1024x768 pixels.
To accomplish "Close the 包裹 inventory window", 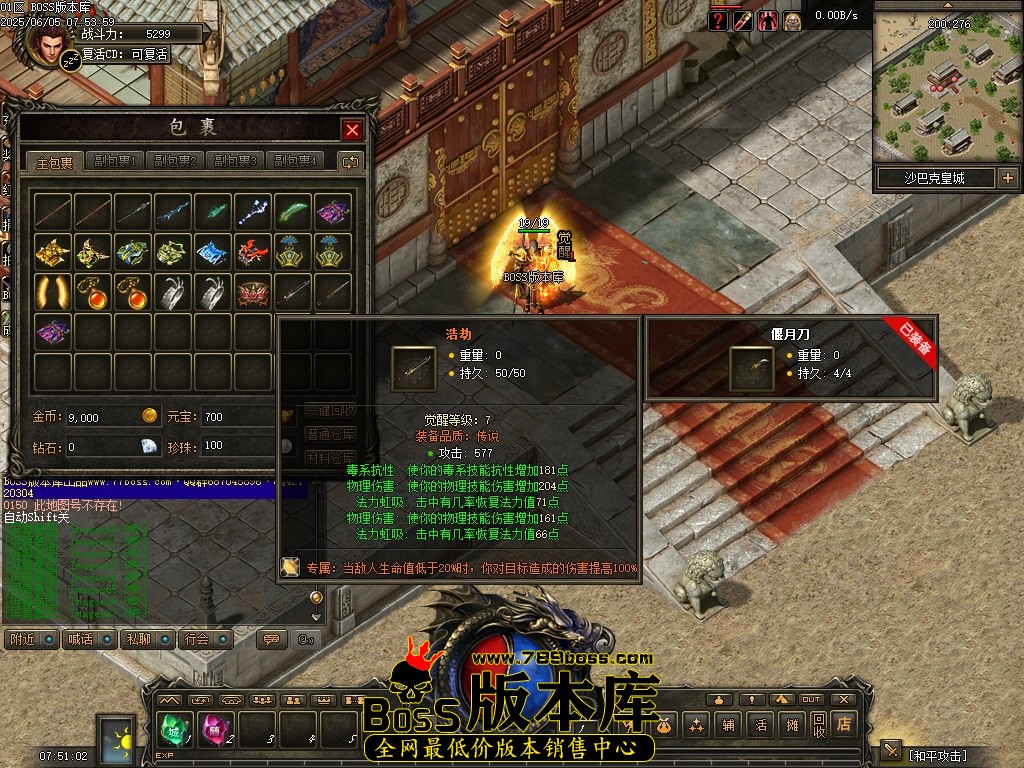I will pyautogui.click(x=352, y=130).
